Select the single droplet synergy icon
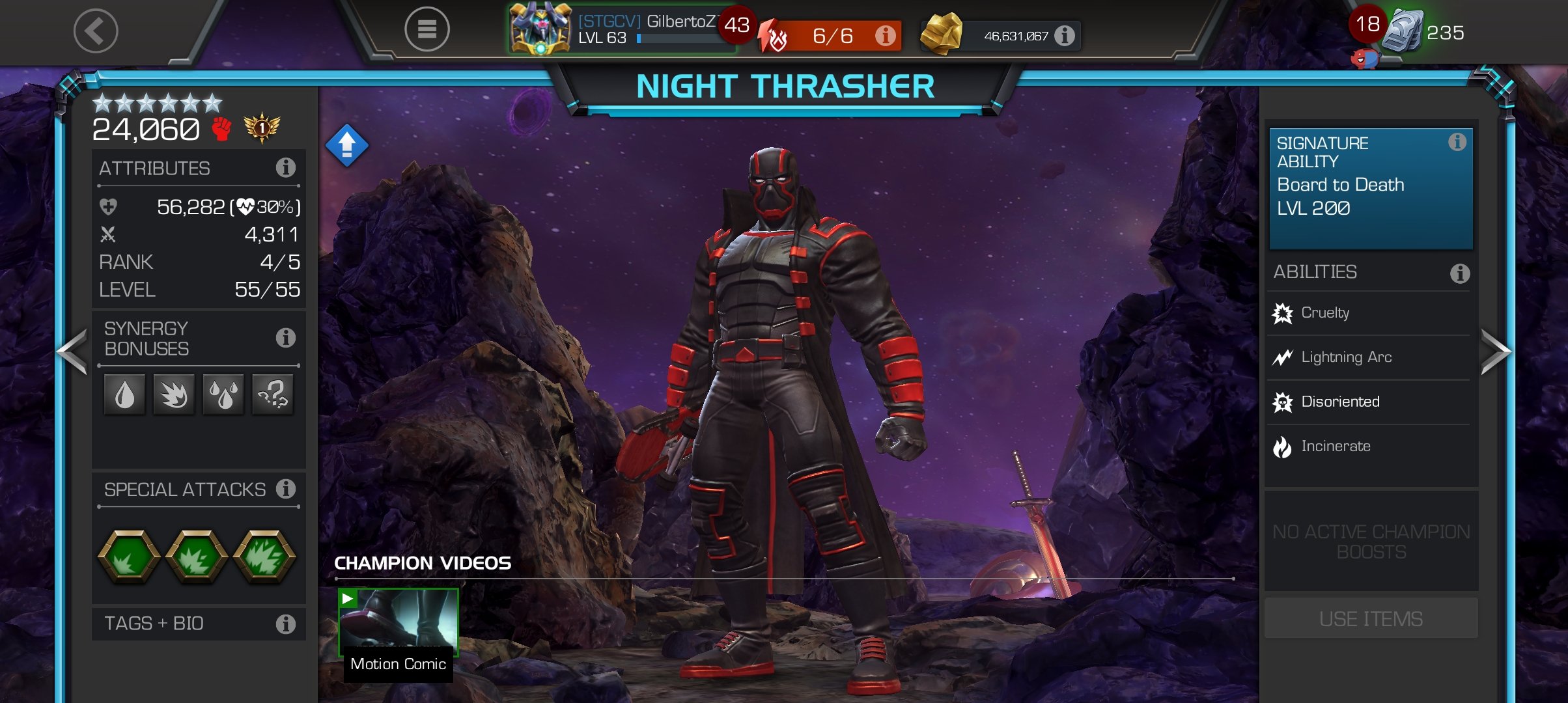Image resolution: width=1568 pixels, height=703 pixels. tap(124, 394)
